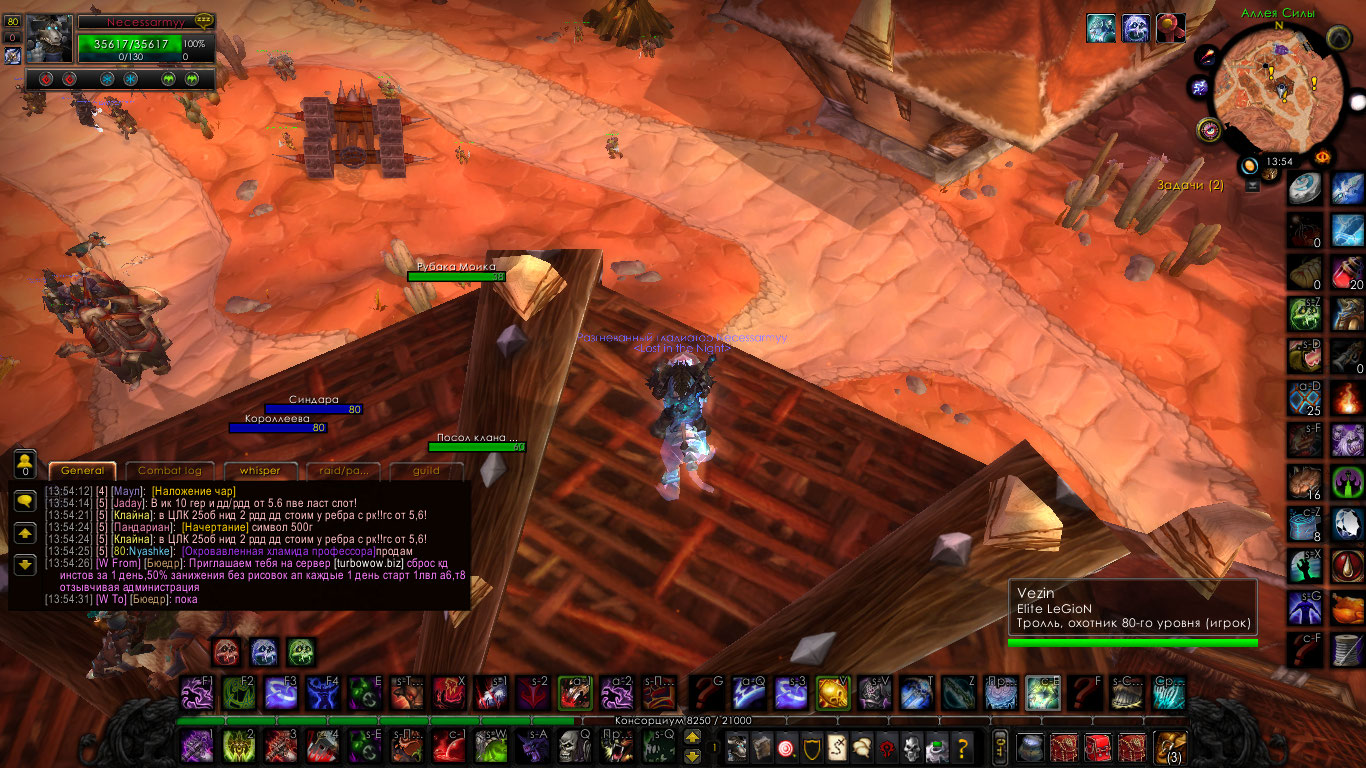Open the Задачи (2) objectives tracker
1366x768 pixels.
(x=1189, y=185)
